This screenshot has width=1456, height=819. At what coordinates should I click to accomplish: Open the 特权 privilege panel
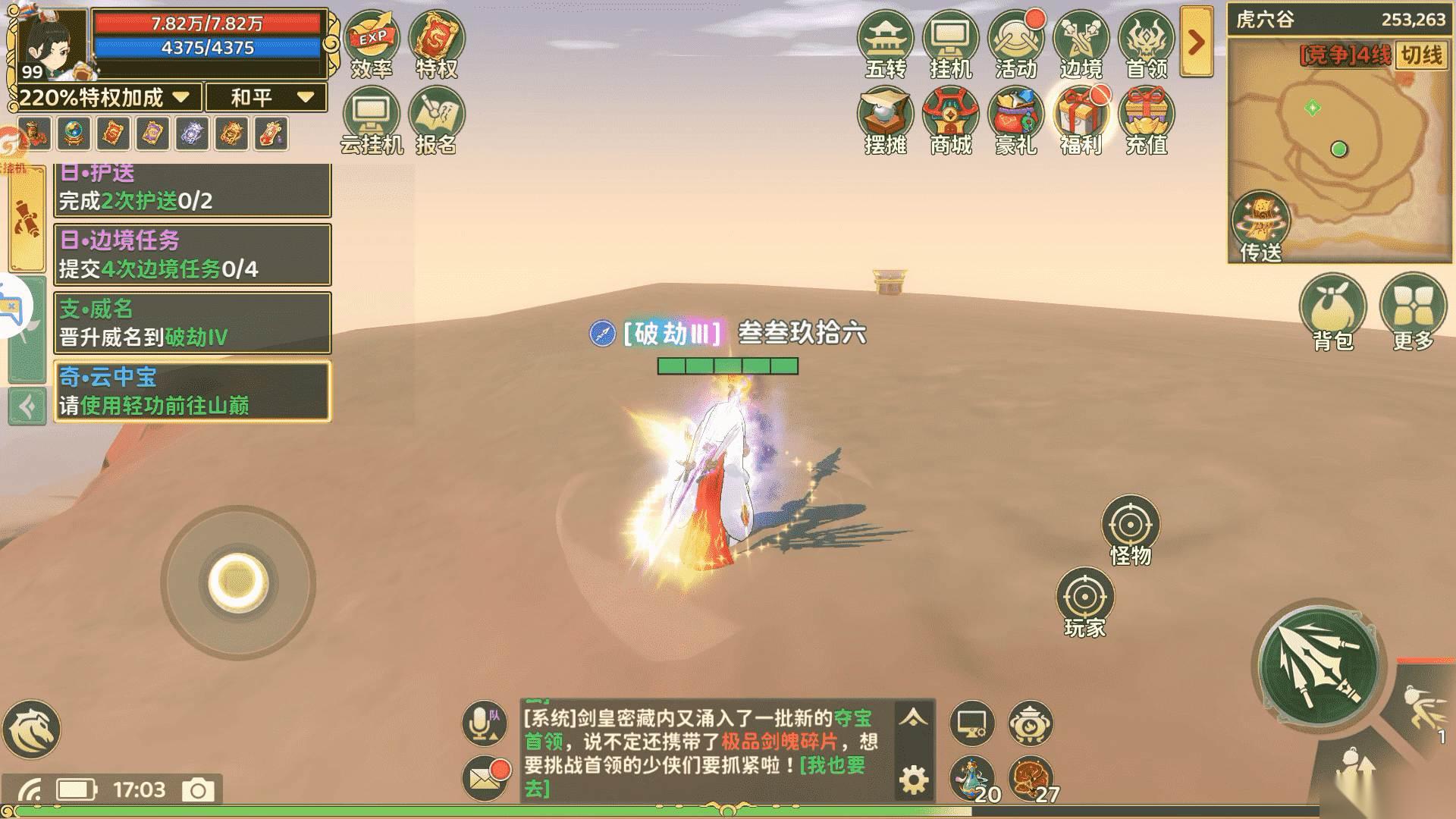[x=436, y=44]
